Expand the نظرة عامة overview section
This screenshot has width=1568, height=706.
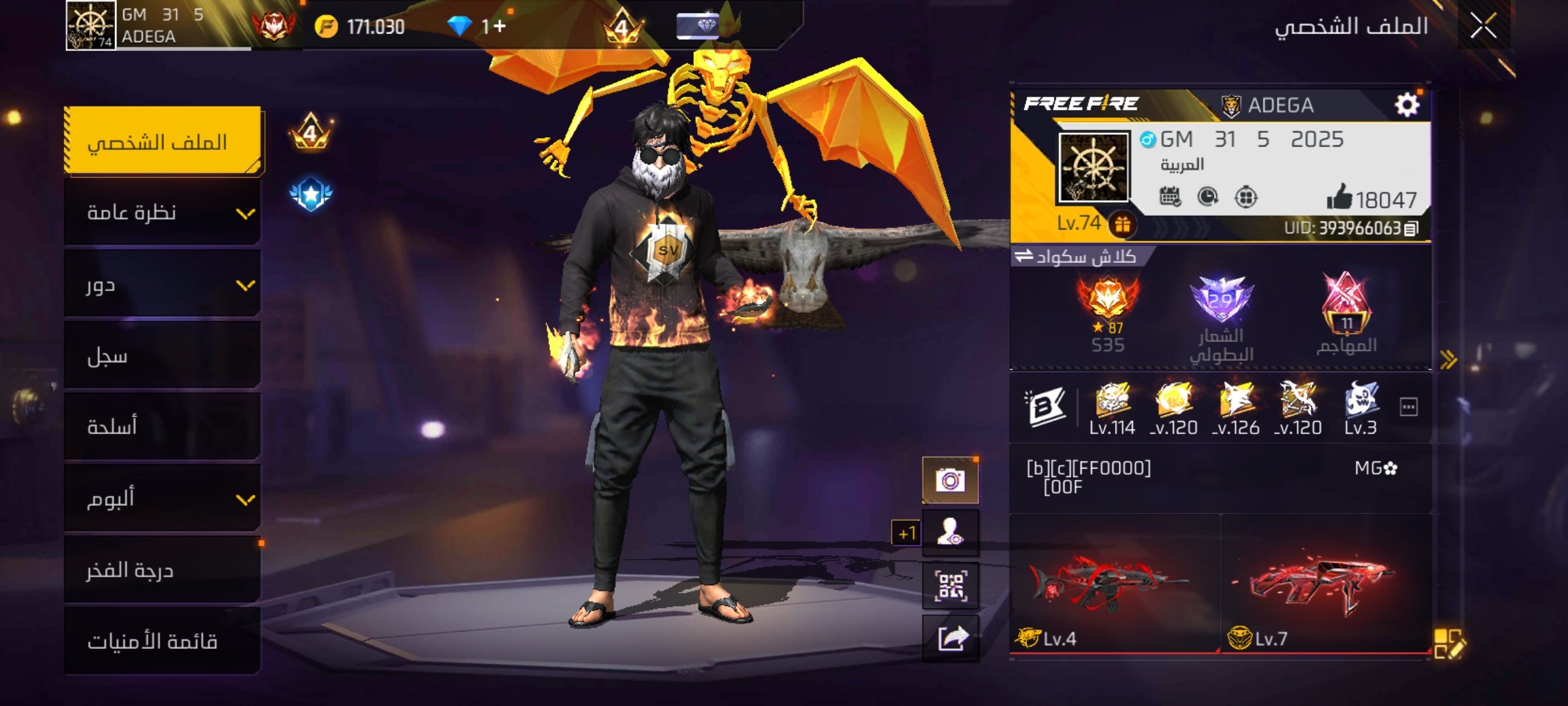pos(163,213)
